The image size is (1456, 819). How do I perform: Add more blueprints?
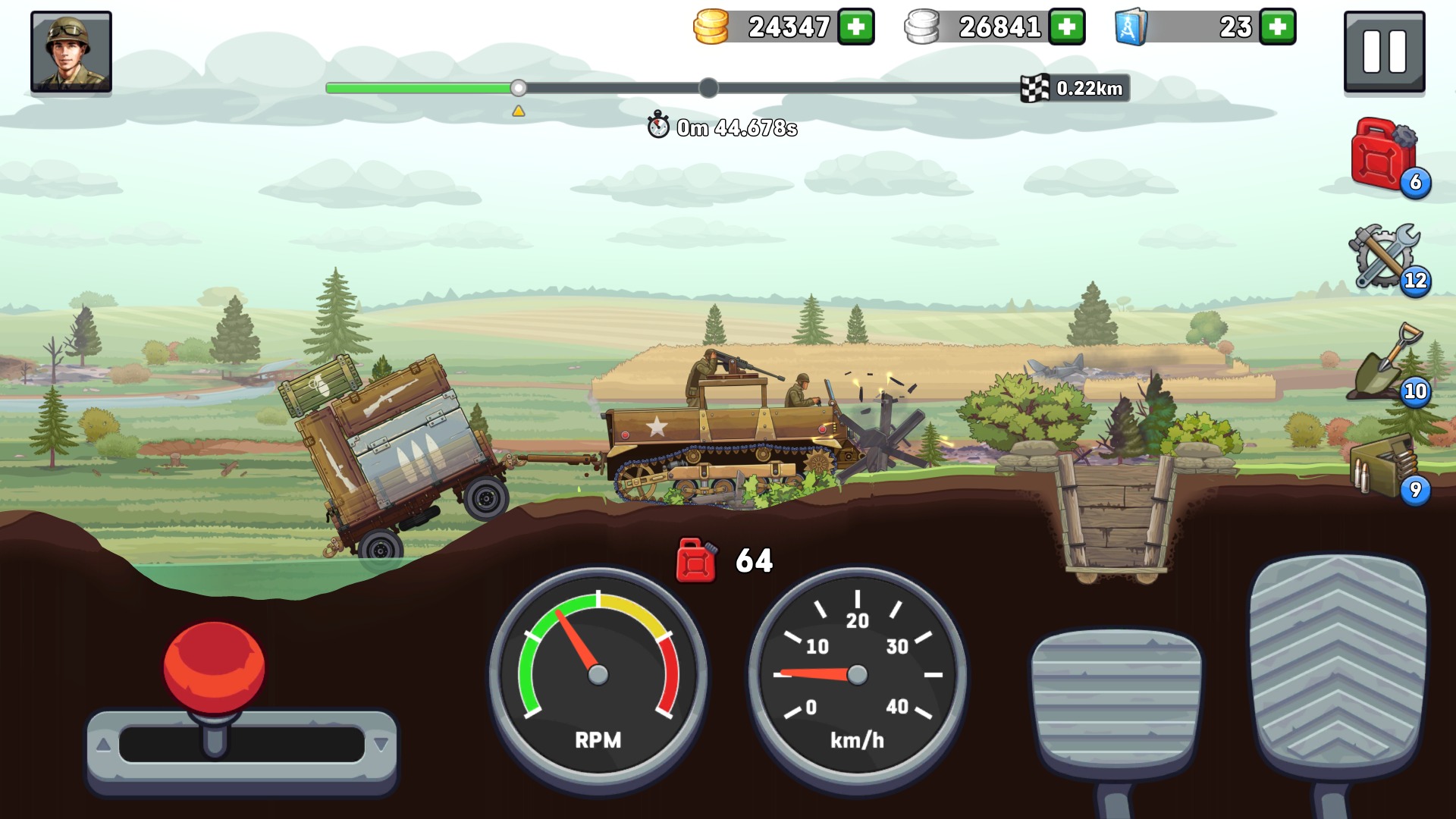1278,27
